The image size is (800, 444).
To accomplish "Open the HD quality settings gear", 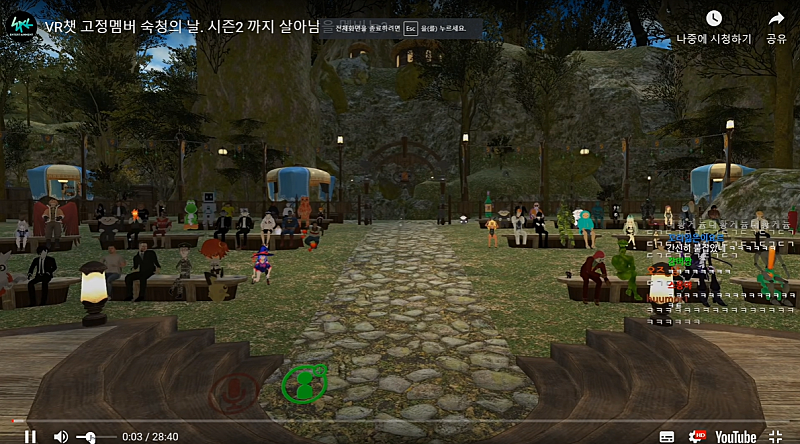I will tap(698, 436).
